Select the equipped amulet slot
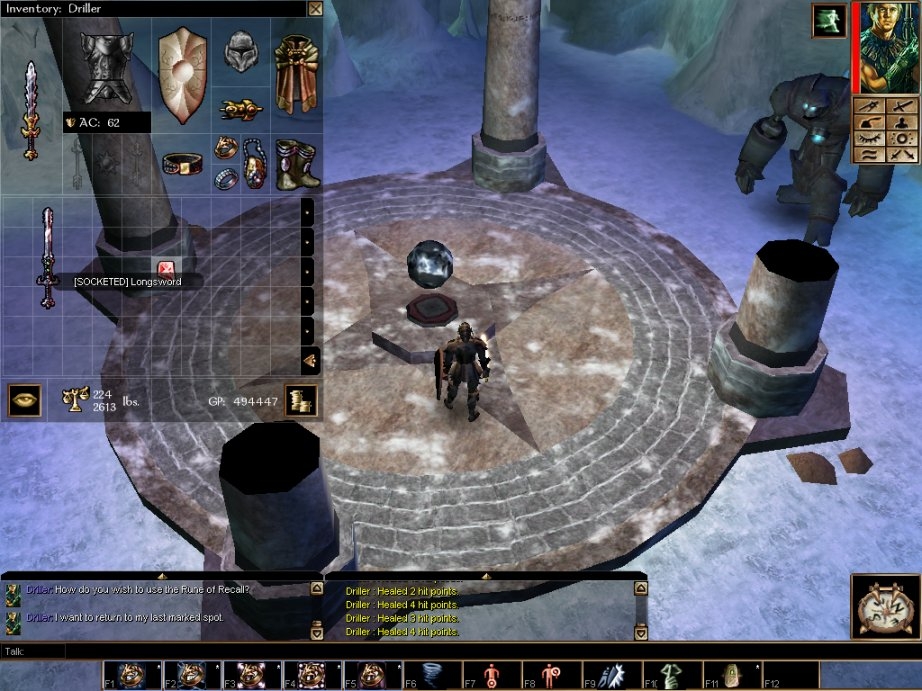Image resolution: width=922 pixels, height=691 pixels. pyautogui.click(x=254, y=162)
